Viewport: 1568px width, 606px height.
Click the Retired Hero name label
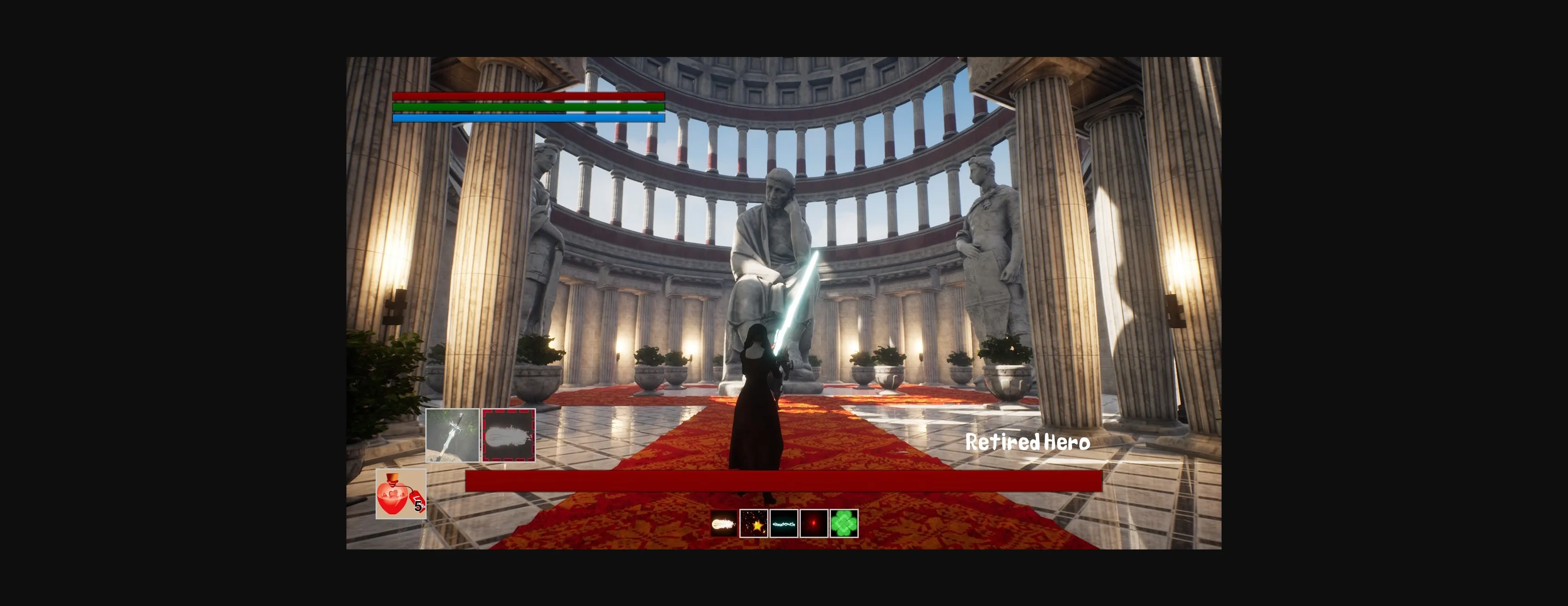(x=1028, y=443)
